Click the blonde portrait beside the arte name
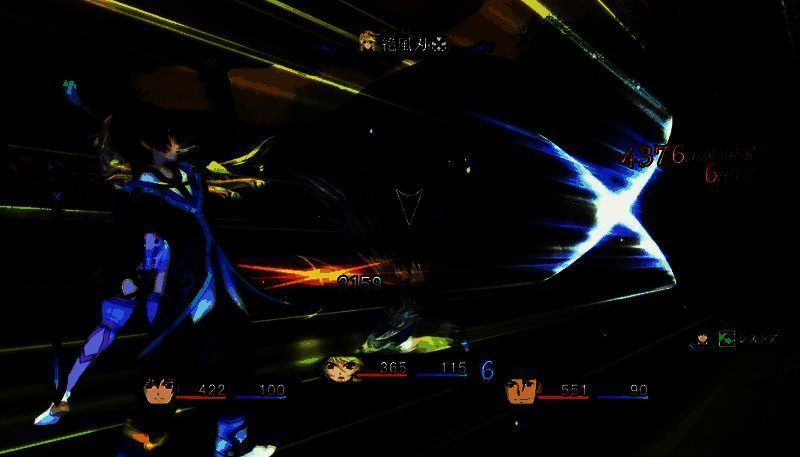The height and width of the screenshot is (457, 800). coord(370,42)
